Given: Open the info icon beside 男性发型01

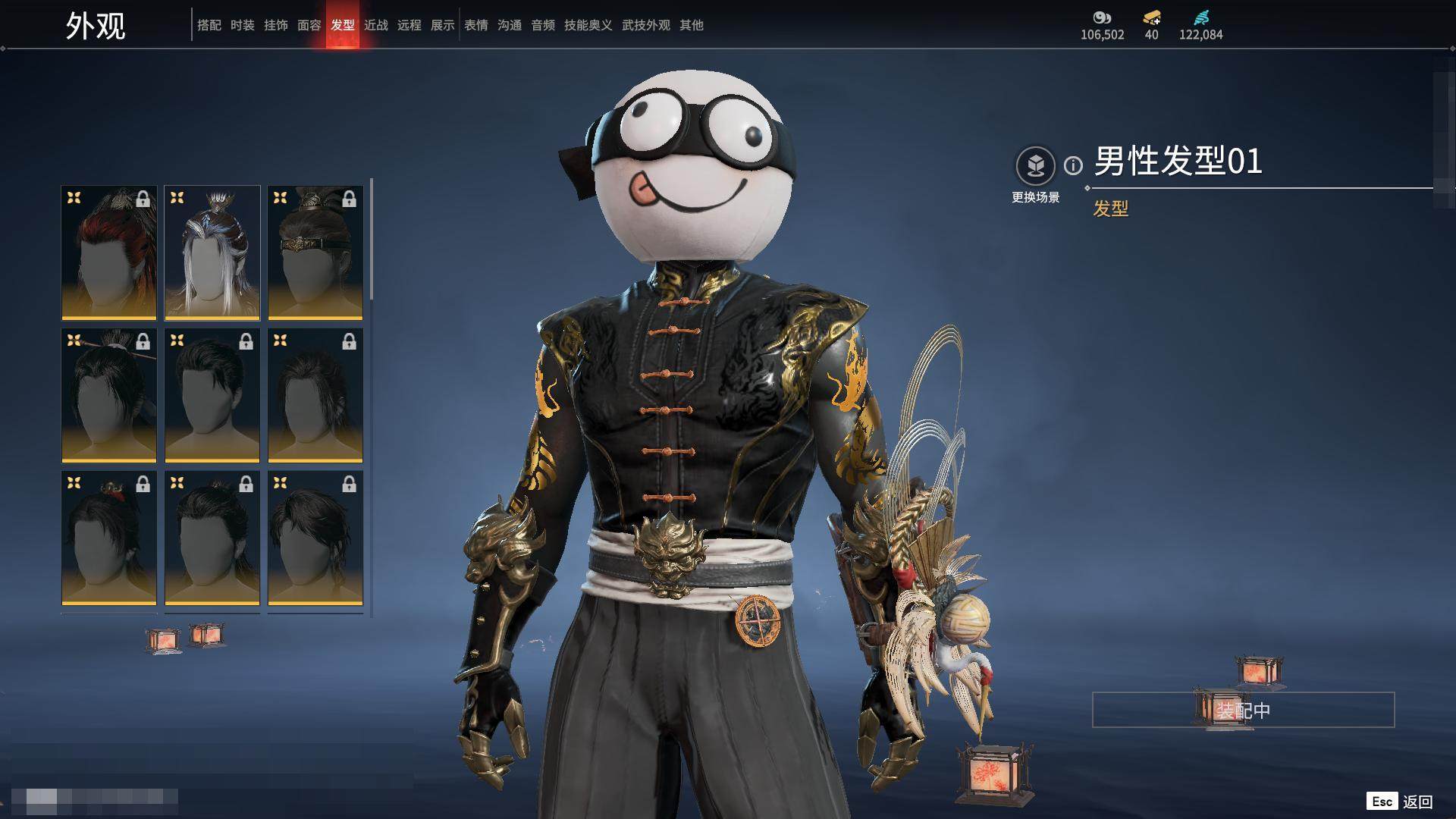Looking at the screenshot, I should [1073, 165].
